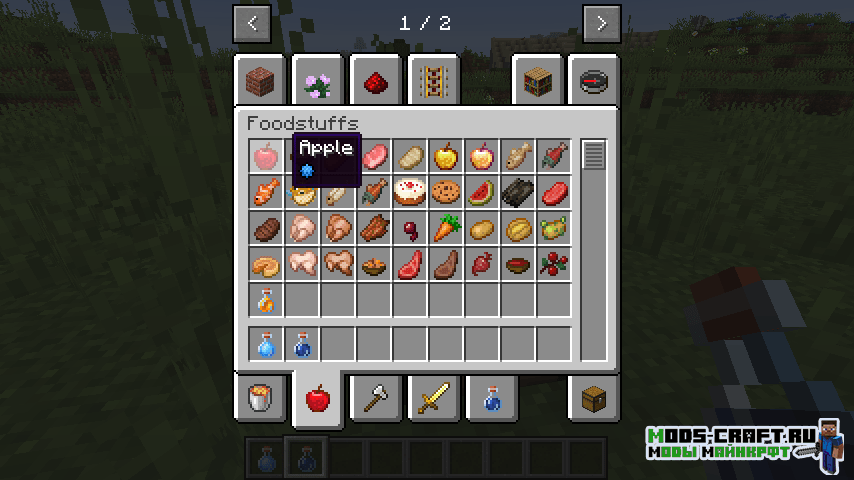This screenshot has height=480, width=854.
Task: Choose the carrot item
Action: [x=446, y=228]
